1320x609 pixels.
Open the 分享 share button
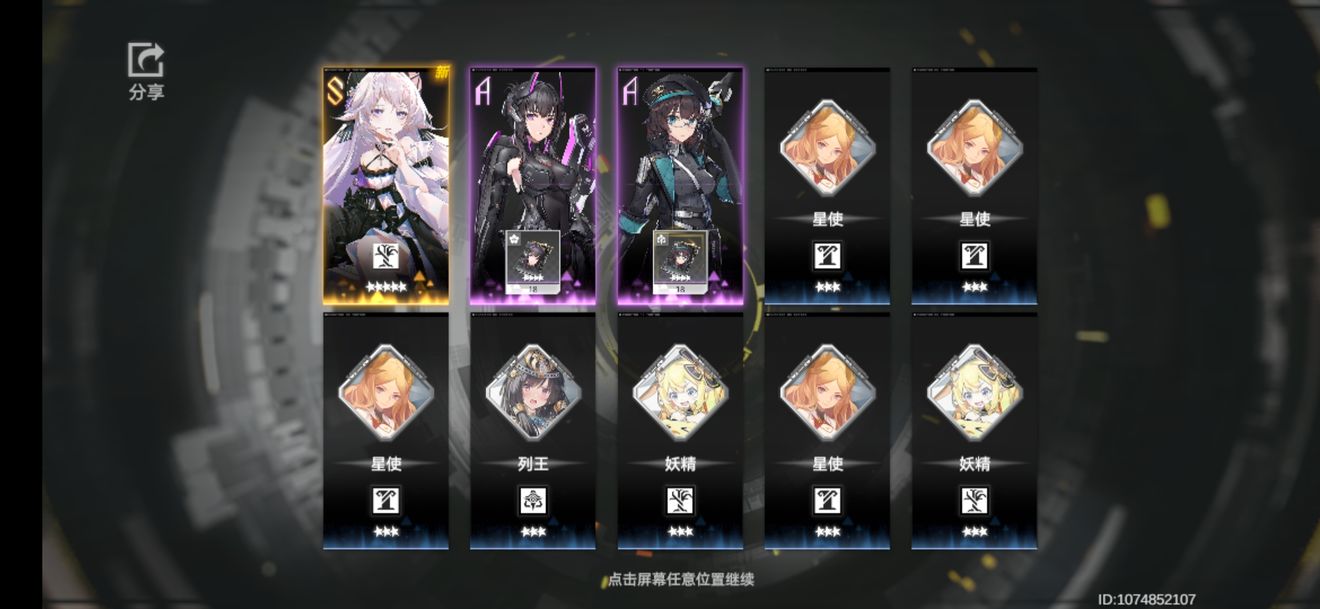146,71
